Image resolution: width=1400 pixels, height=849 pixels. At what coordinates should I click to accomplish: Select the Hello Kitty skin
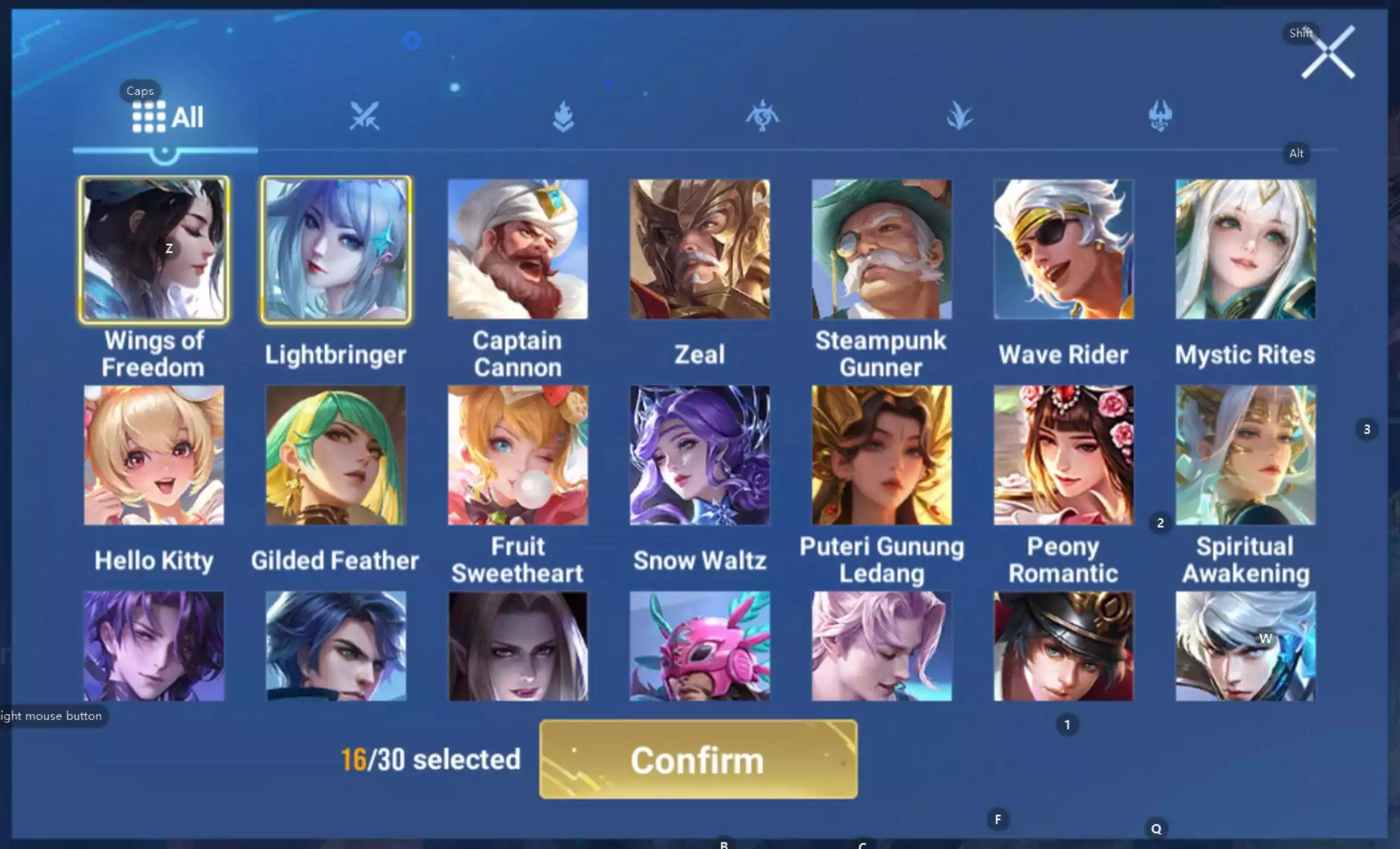click(154, 456)
